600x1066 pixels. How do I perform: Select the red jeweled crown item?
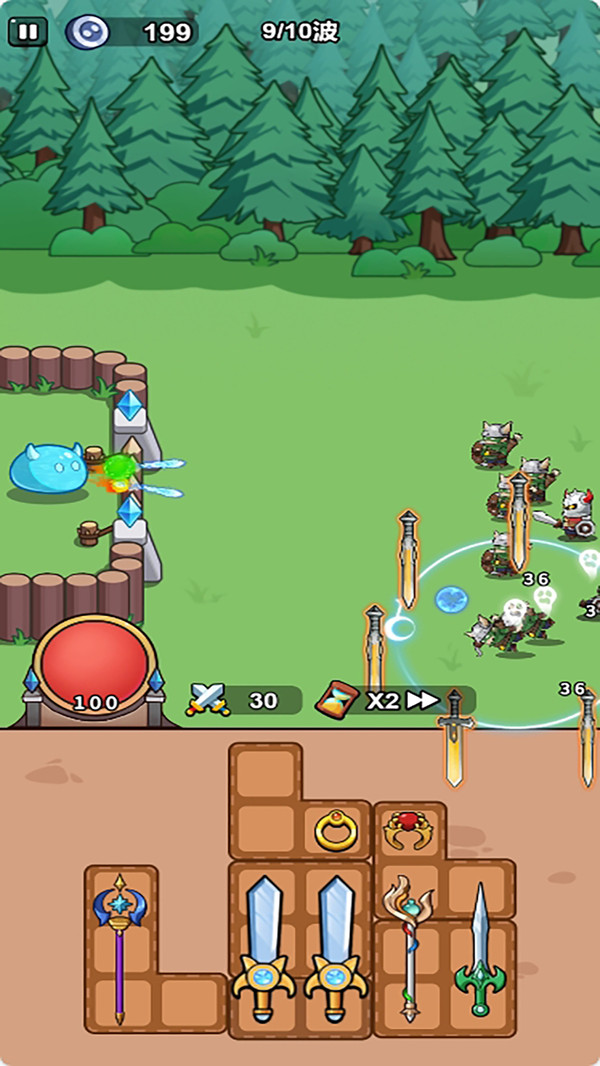(408, 829)
